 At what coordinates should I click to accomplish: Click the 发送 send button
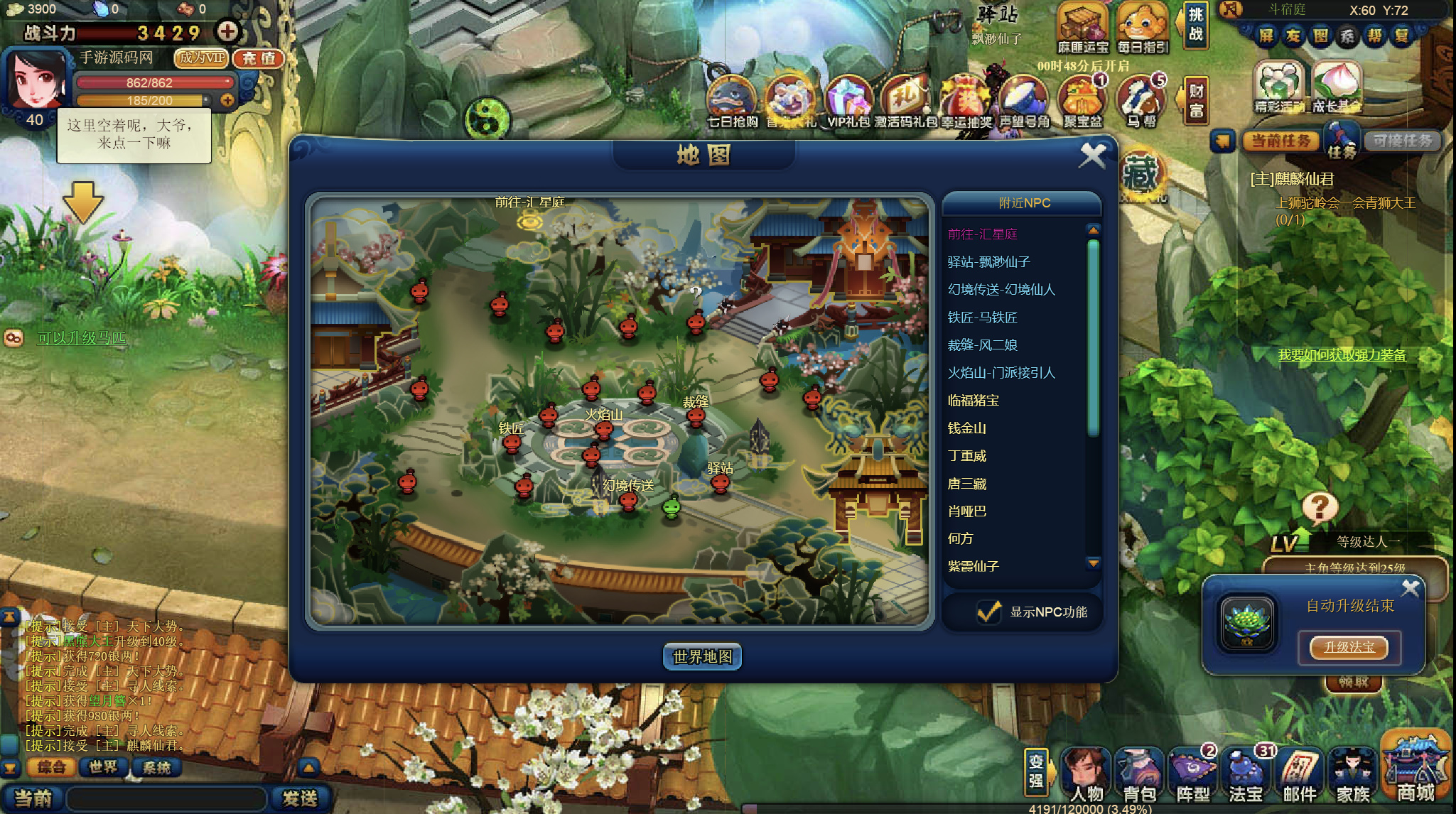(299, 798)
